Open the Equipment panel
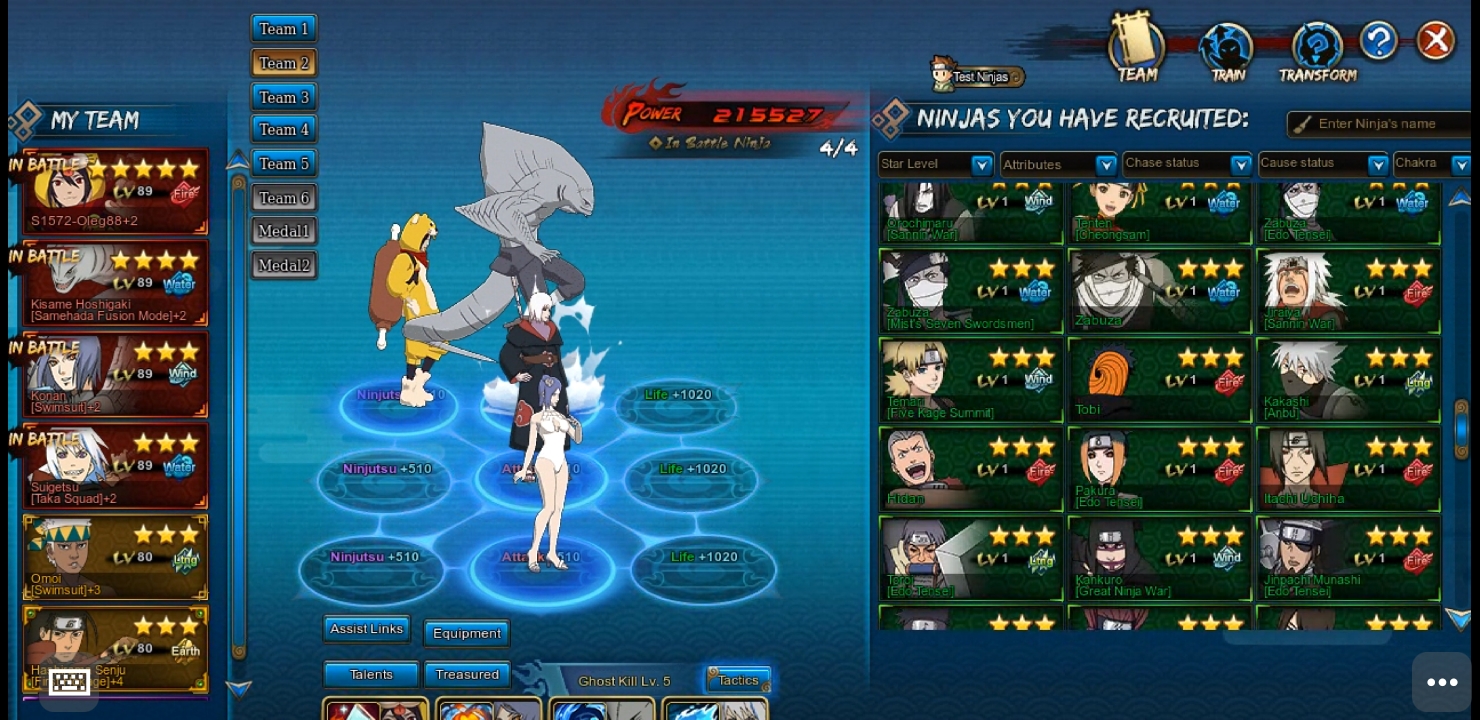 tap(467, 633)
